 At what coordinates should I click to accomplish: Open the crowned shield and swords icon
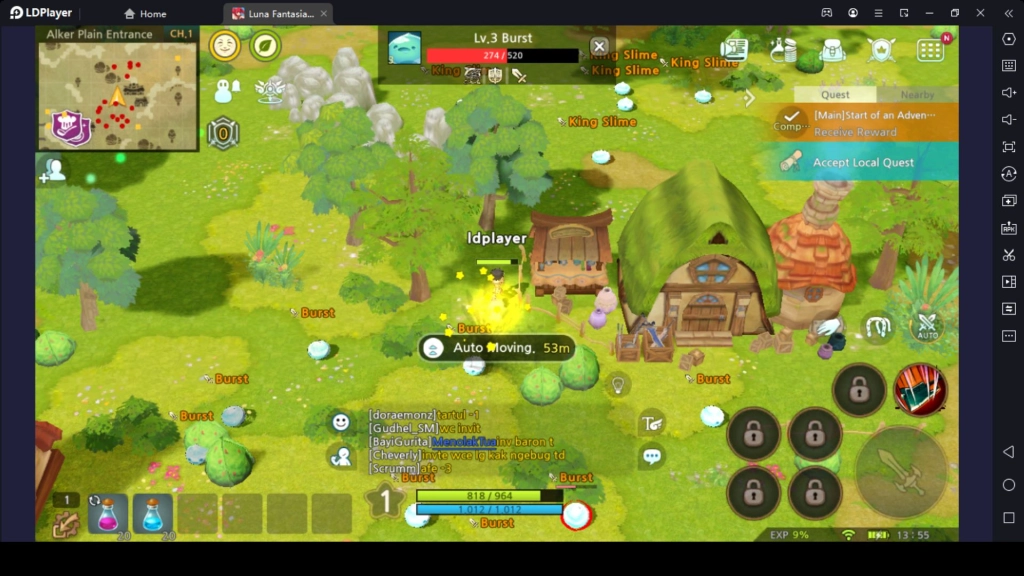coord(881,50)
